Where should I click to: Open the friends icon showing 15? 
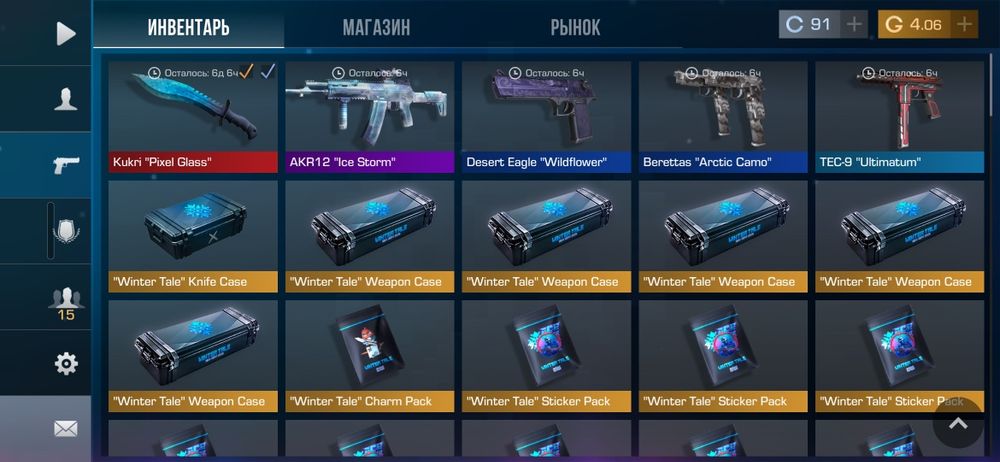click(66, 300)
